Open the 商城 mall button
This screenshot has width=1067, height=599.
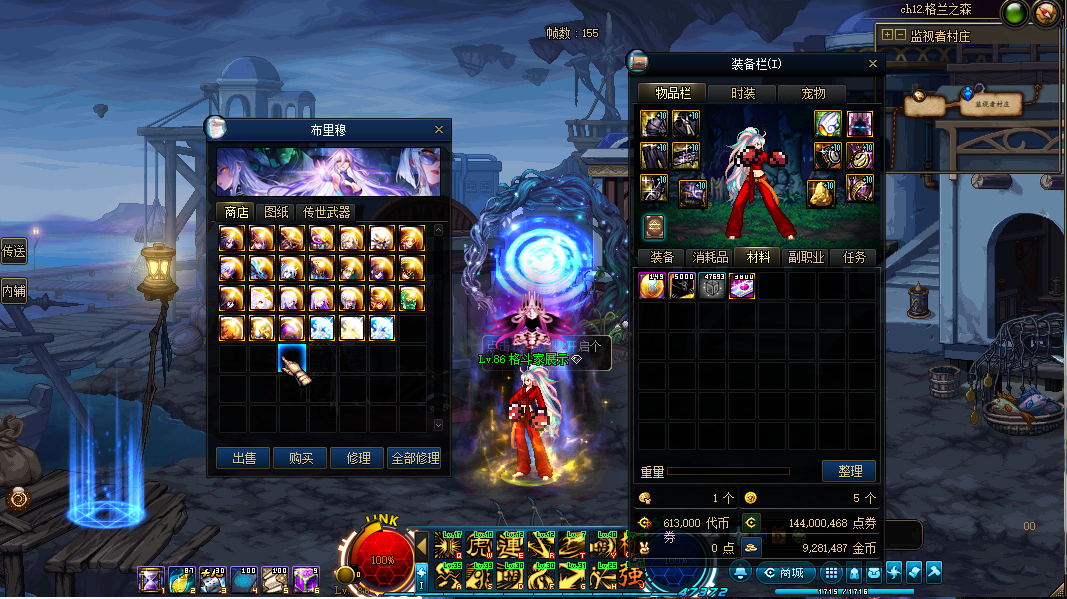[x=783, y=573]
